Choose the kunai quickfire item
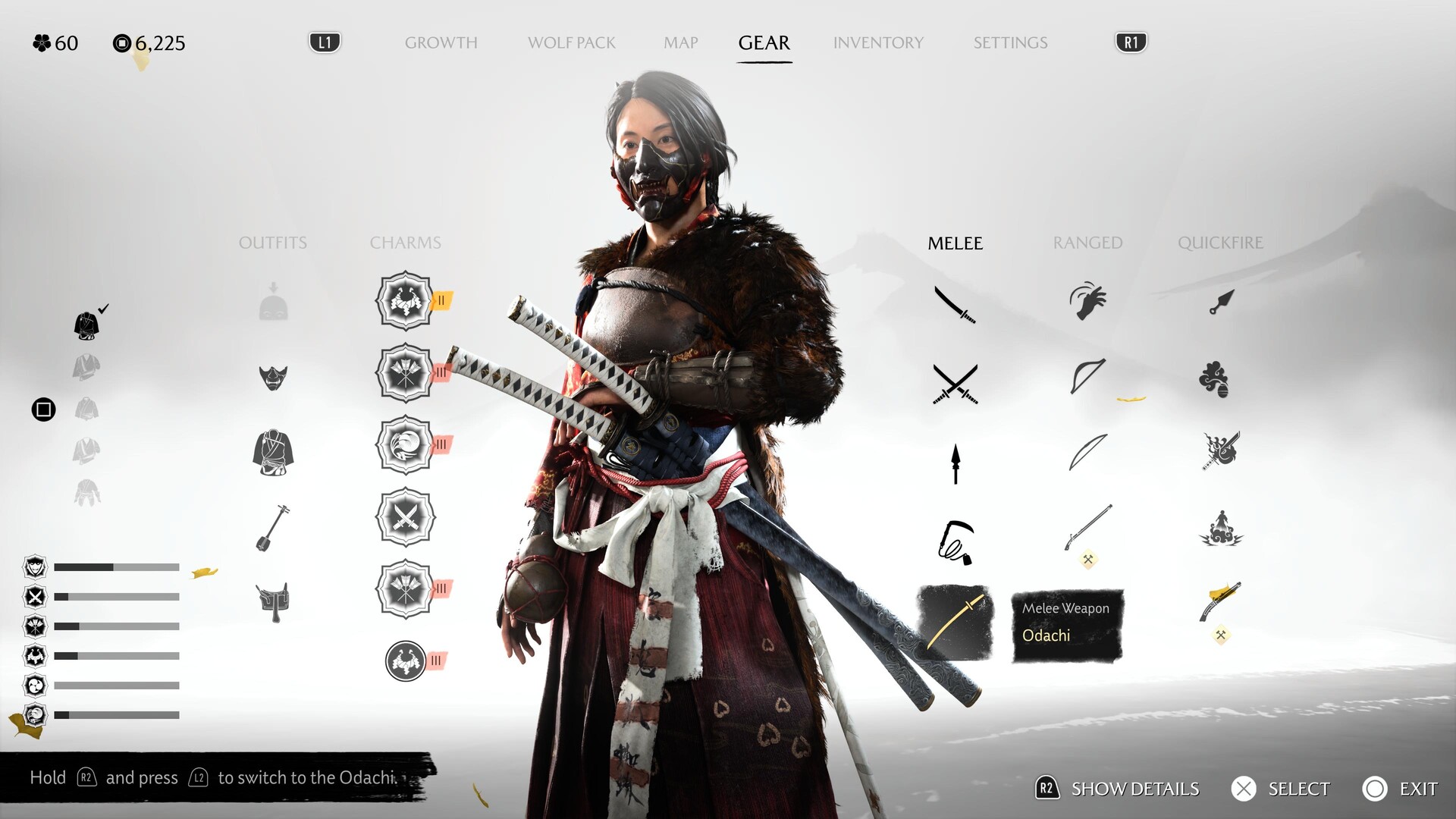The width and height of the screenshot is (1456, 819). coord(1221,303)
